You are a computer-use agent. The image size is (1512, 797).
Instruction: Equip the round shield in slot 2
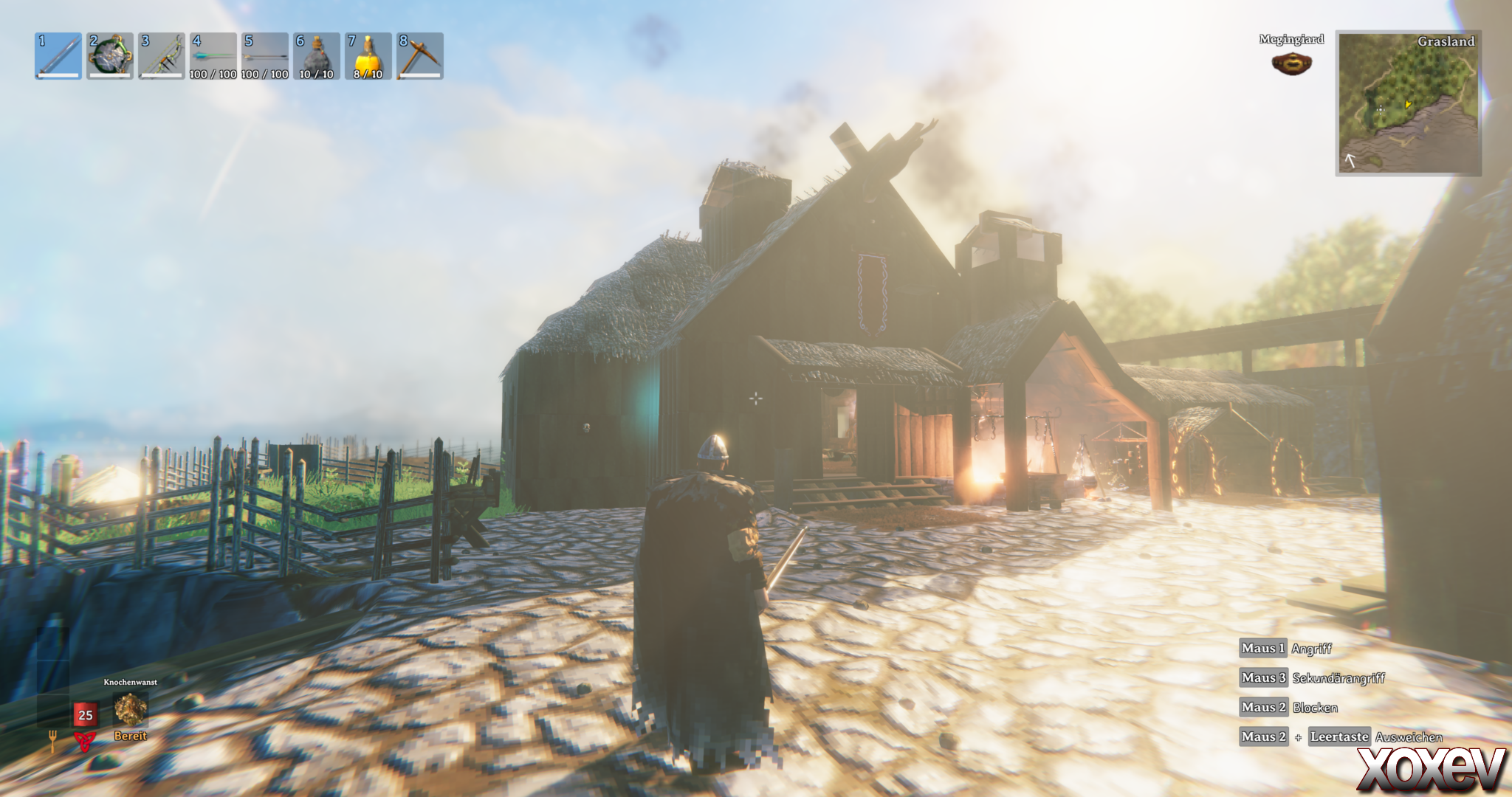pos(110,56)
